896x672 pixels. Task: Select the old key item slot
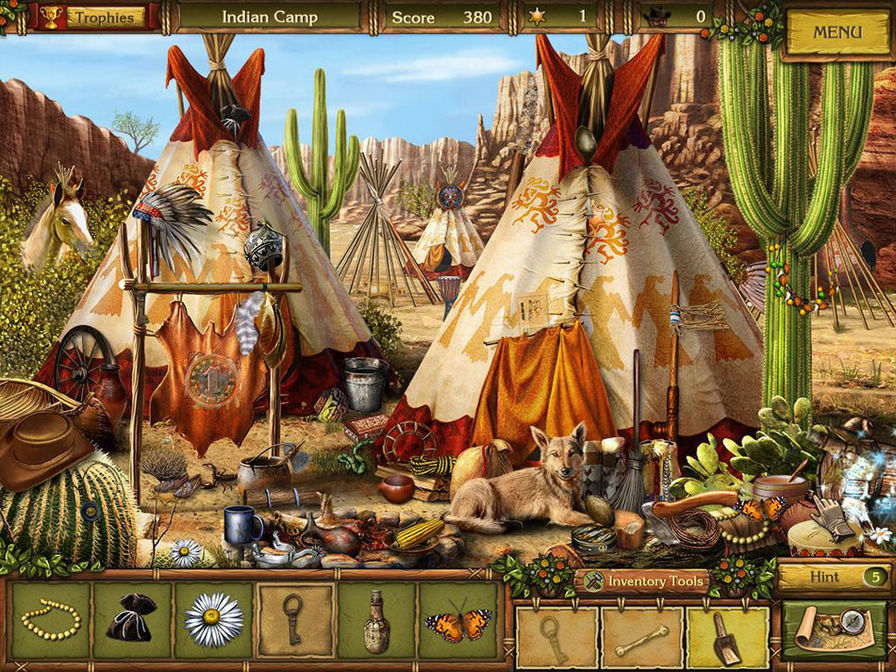click(x=295, y=621)
